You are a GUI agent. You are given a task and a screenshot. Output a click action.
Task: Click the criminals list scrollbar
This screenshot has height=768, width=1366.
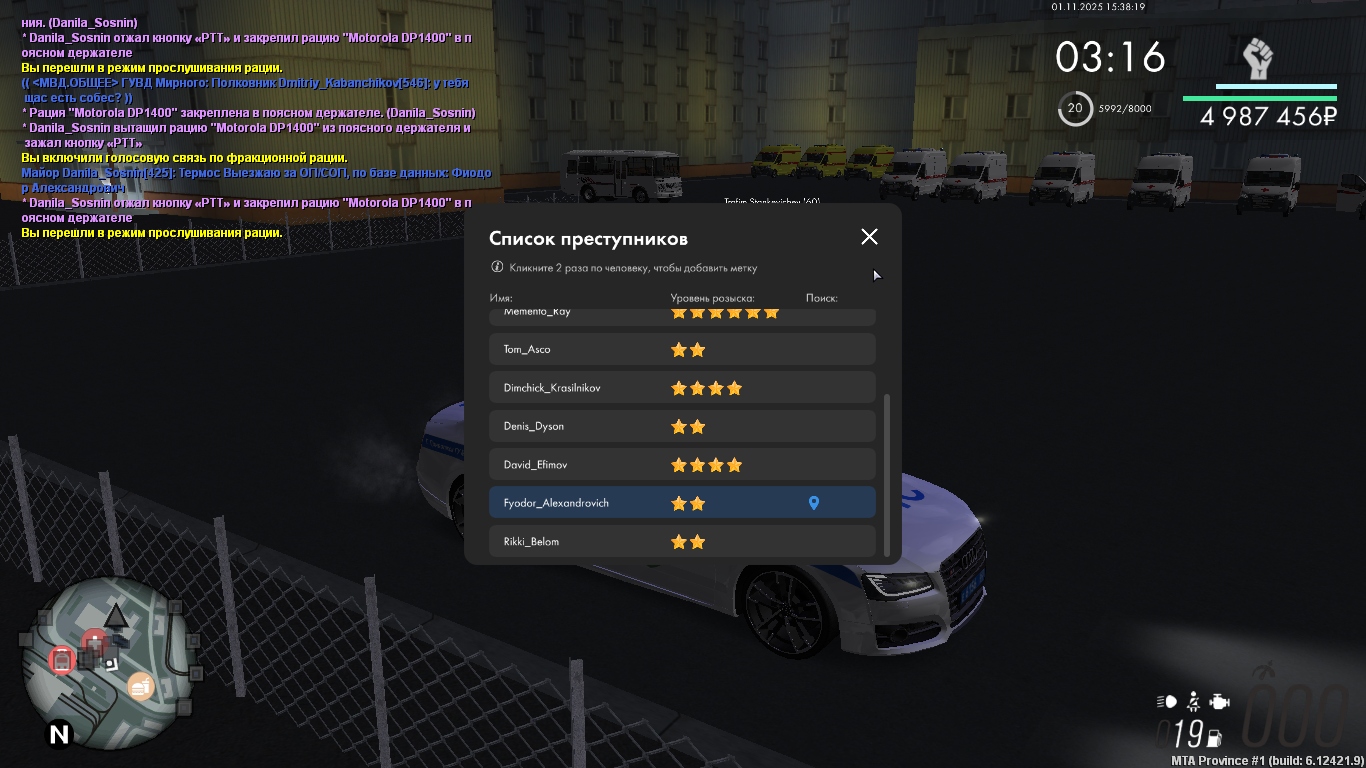click(887, 475)
